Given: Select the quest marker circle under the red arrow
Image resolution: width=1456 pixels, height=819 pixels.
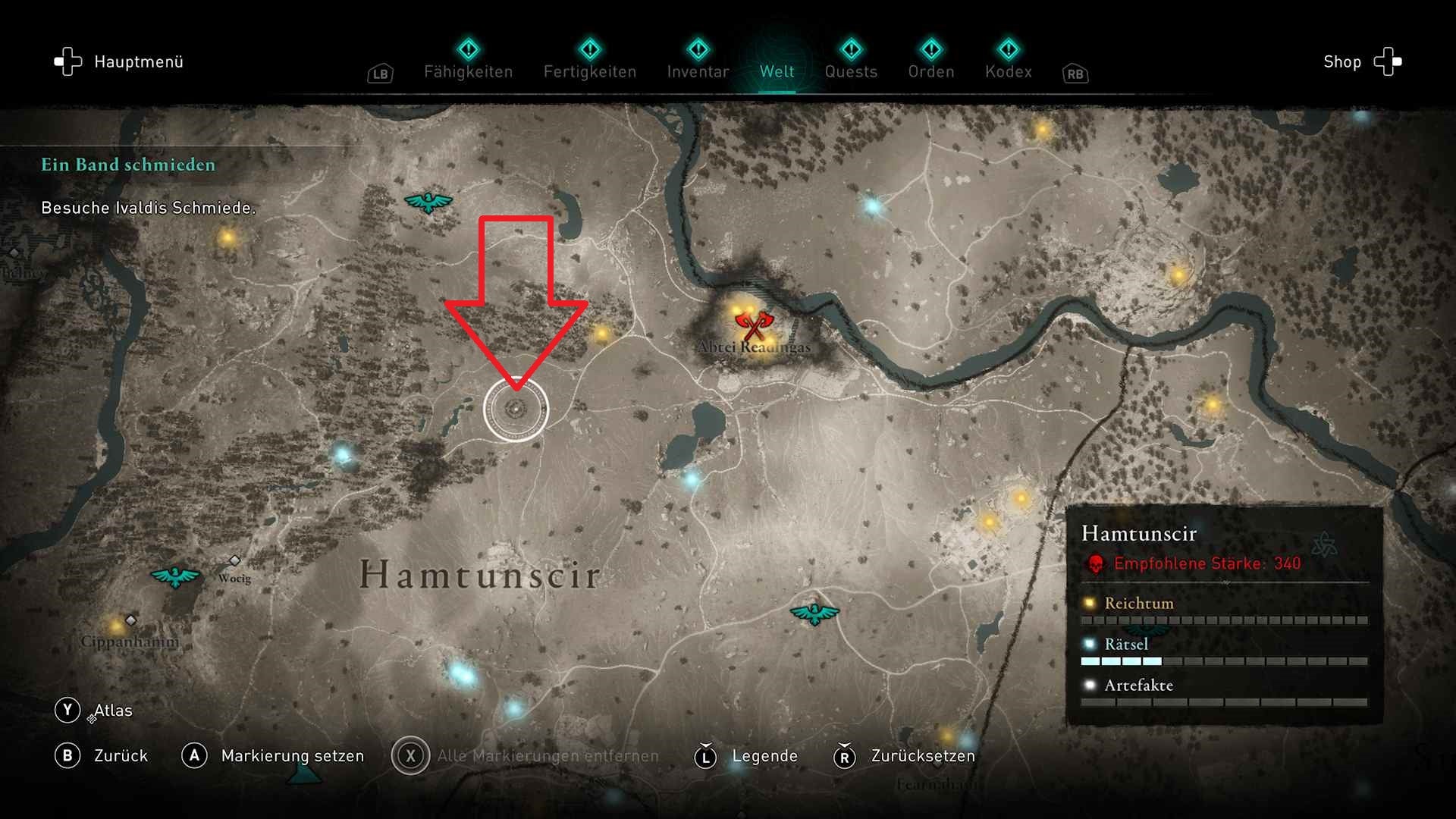Looking at the screenshot, I should coord(518,410).
